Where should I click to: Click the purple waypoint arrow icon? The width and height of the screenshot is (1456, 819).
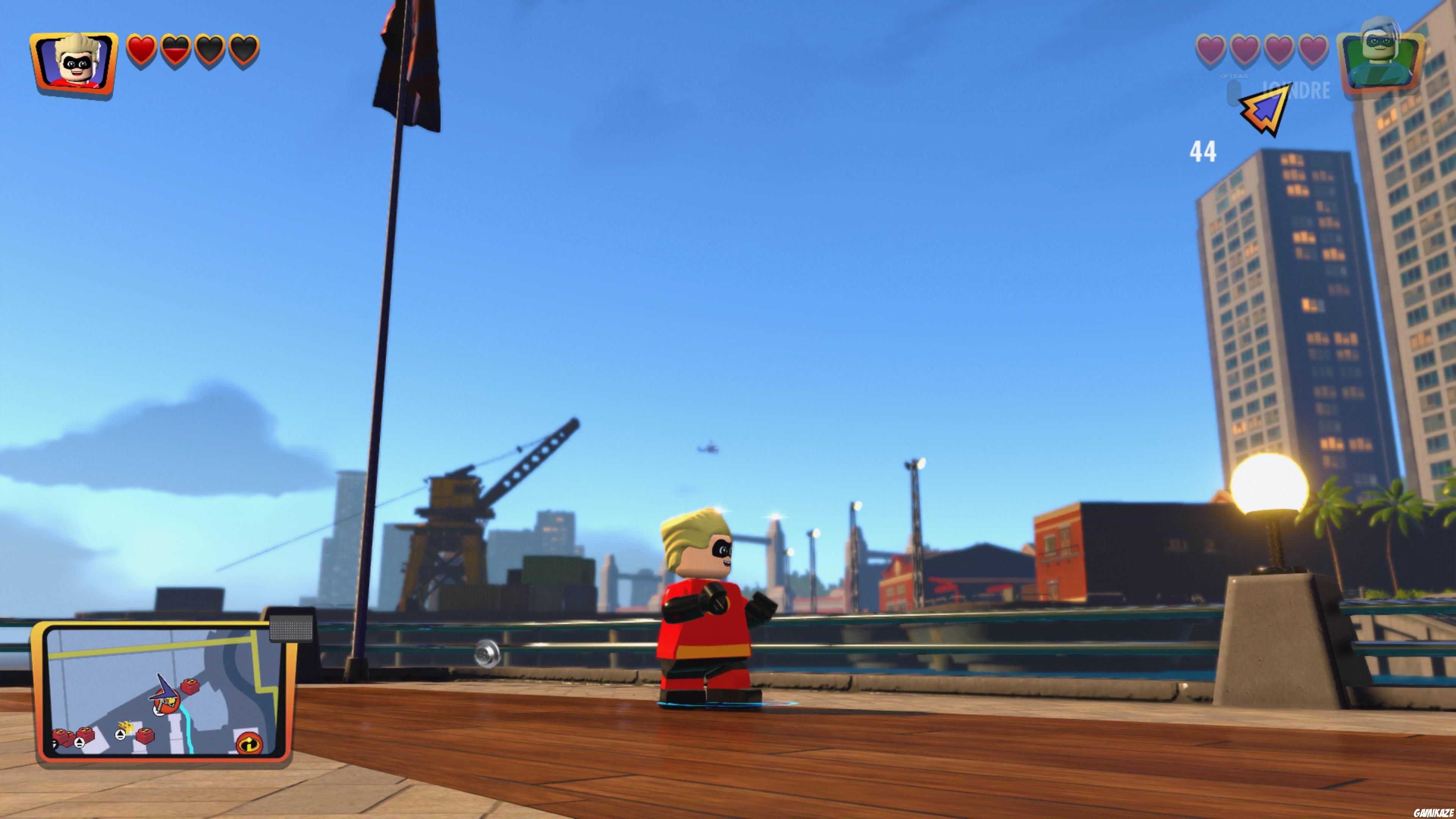tap(1266, 110)
